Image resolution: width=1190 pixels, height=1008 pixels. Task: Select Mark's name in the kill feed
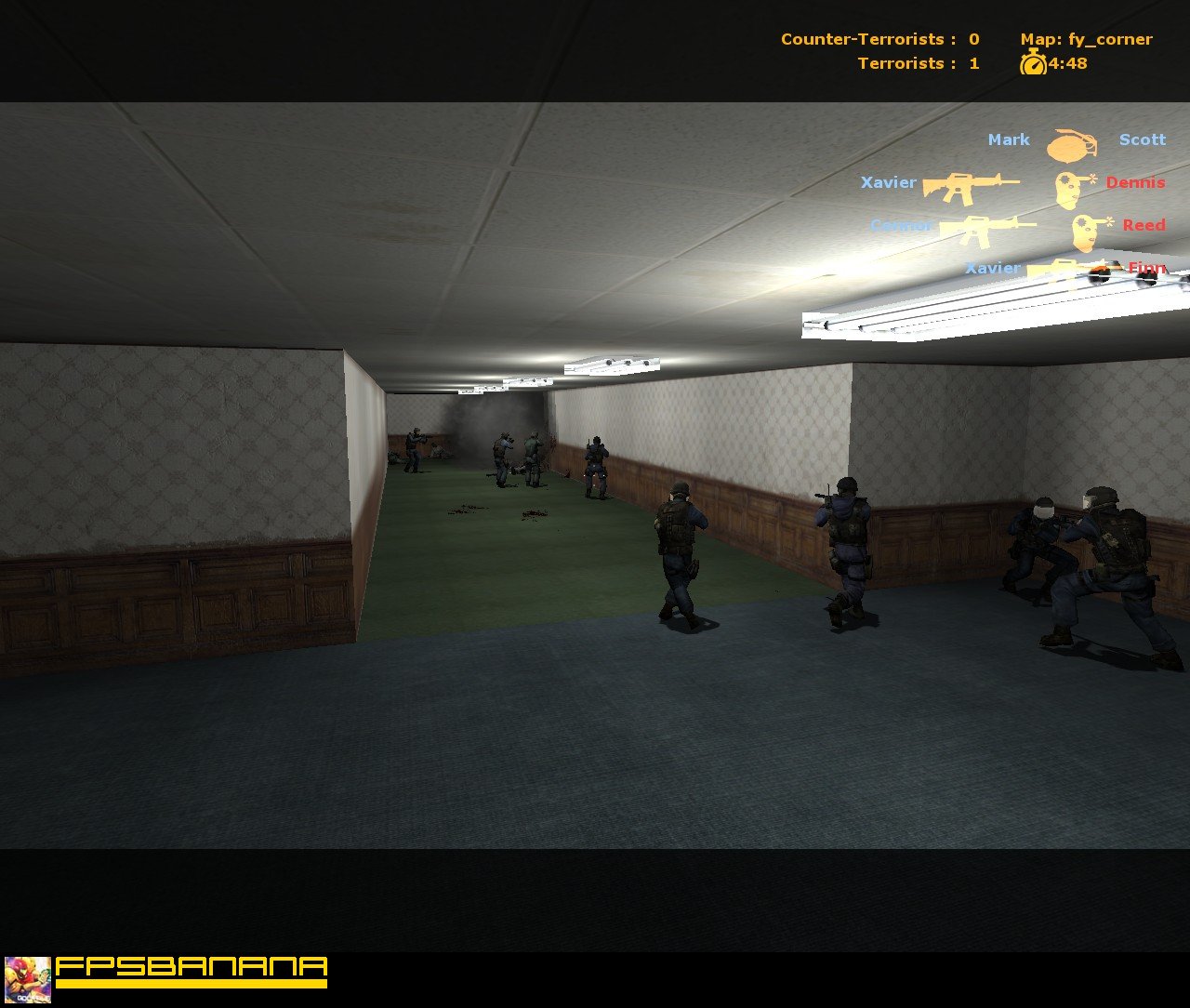point(1011,139)
